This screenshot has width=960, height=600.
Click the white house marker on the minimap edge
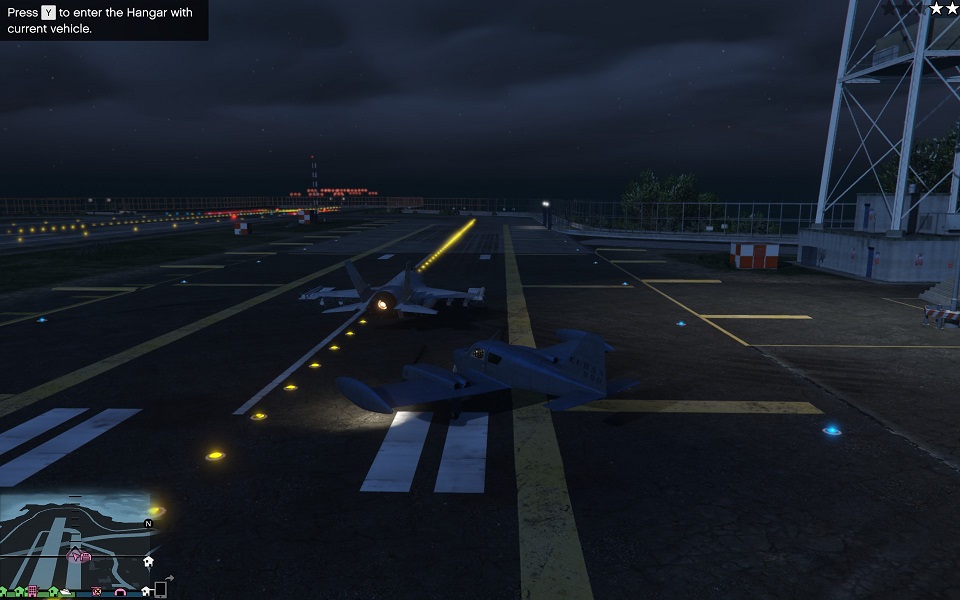(148, 562)
